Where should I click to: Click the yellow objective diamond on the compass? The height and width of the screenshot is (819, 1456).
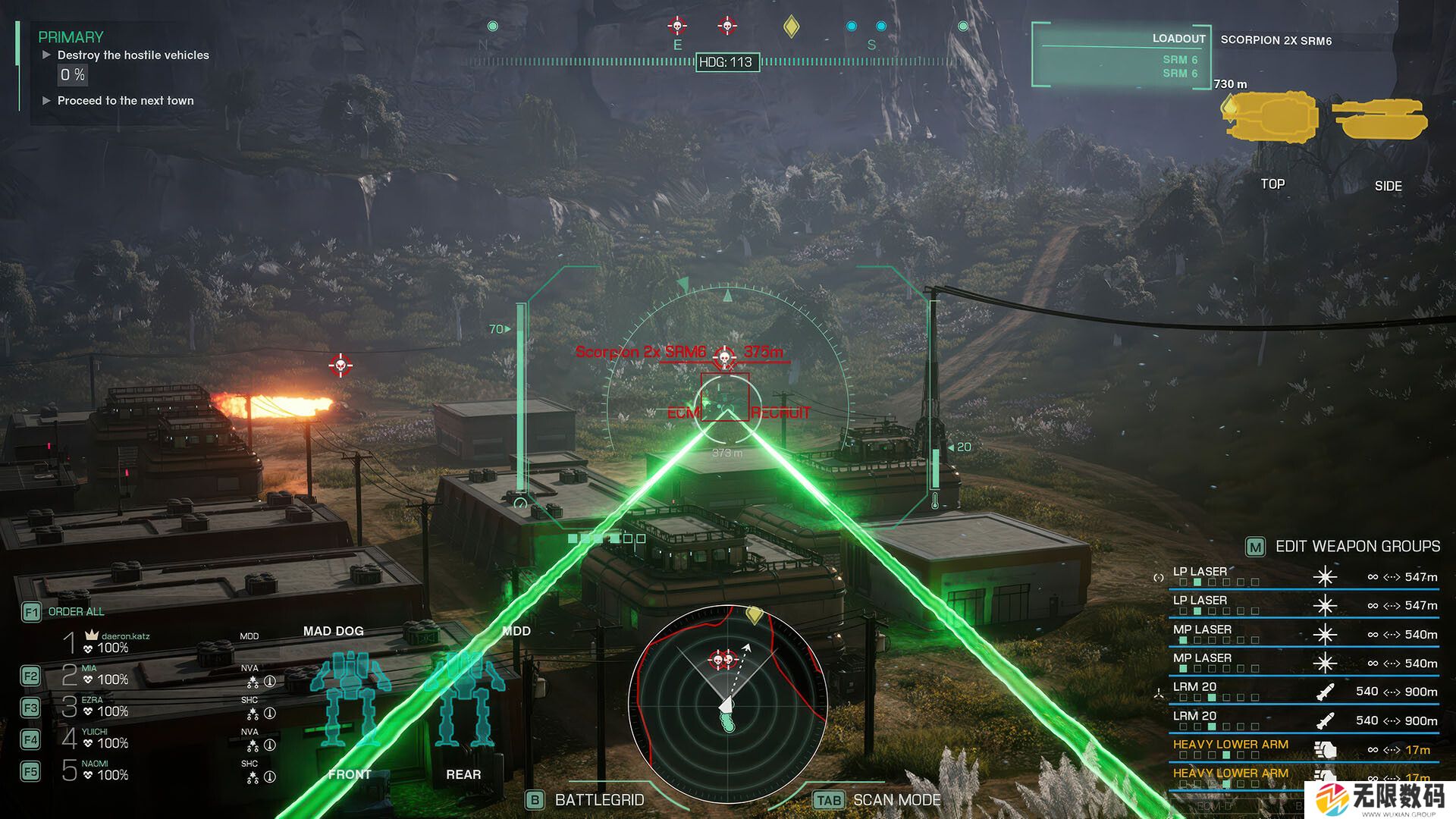[791, 27]
